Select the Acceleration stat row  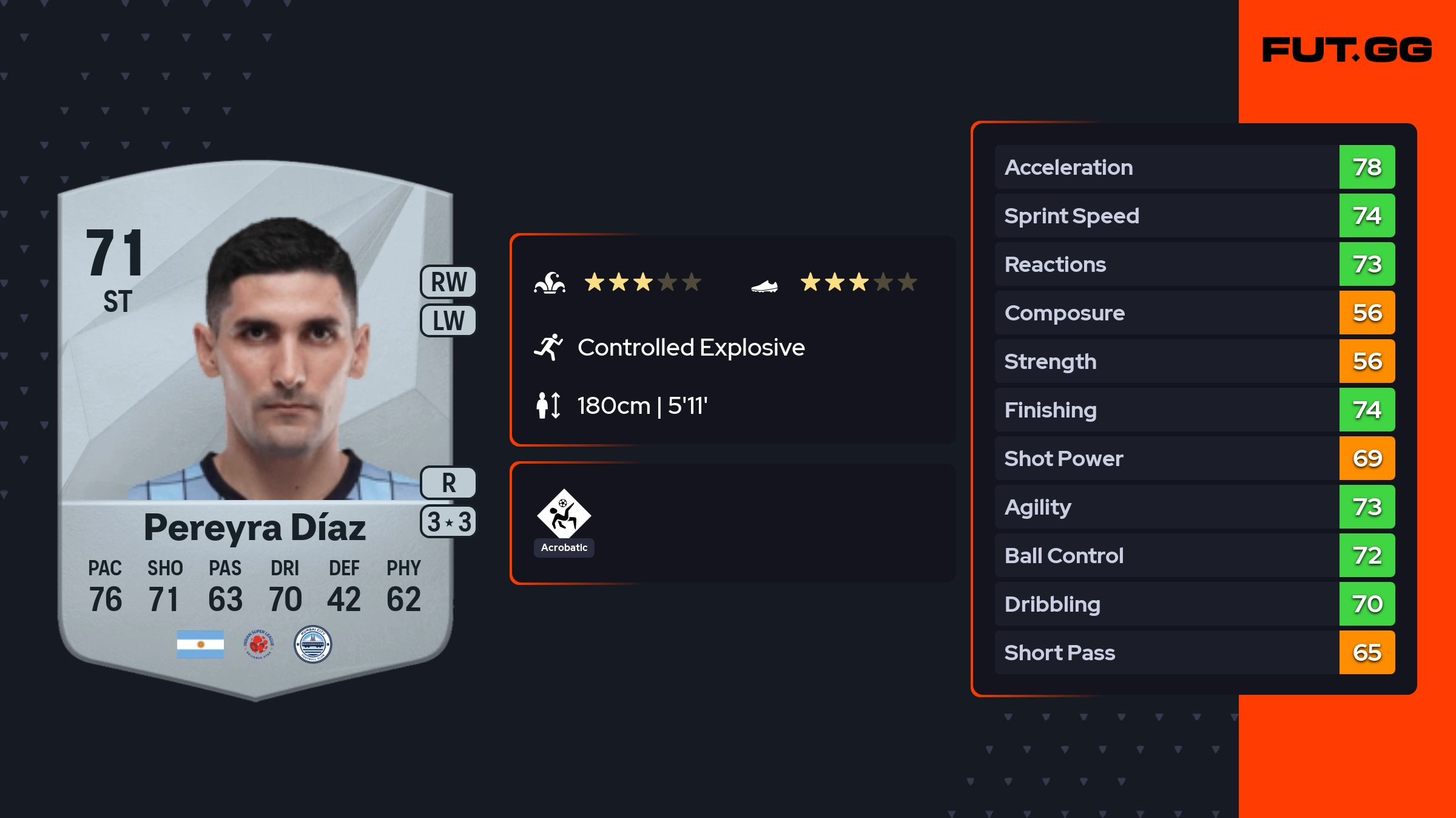(x=1194, y=167)
